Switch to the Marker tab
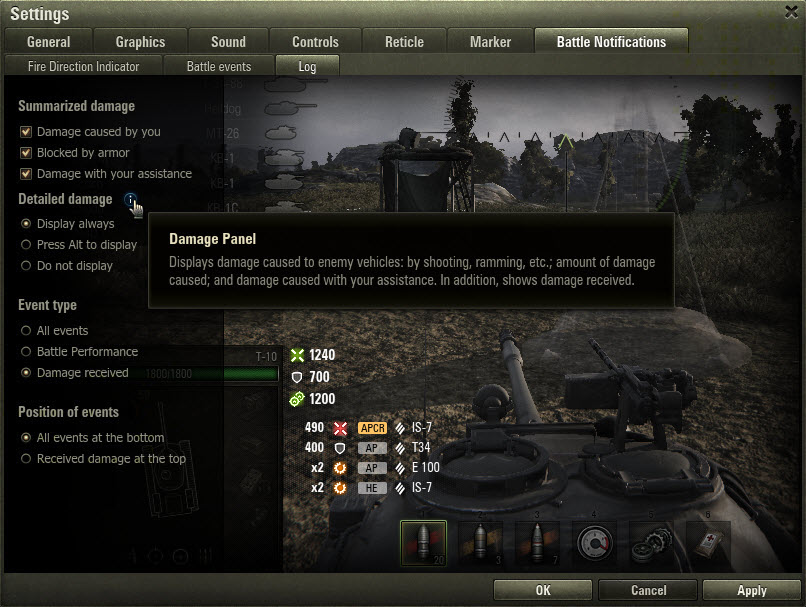Viewport: 806px width, 607px height. 490,42
